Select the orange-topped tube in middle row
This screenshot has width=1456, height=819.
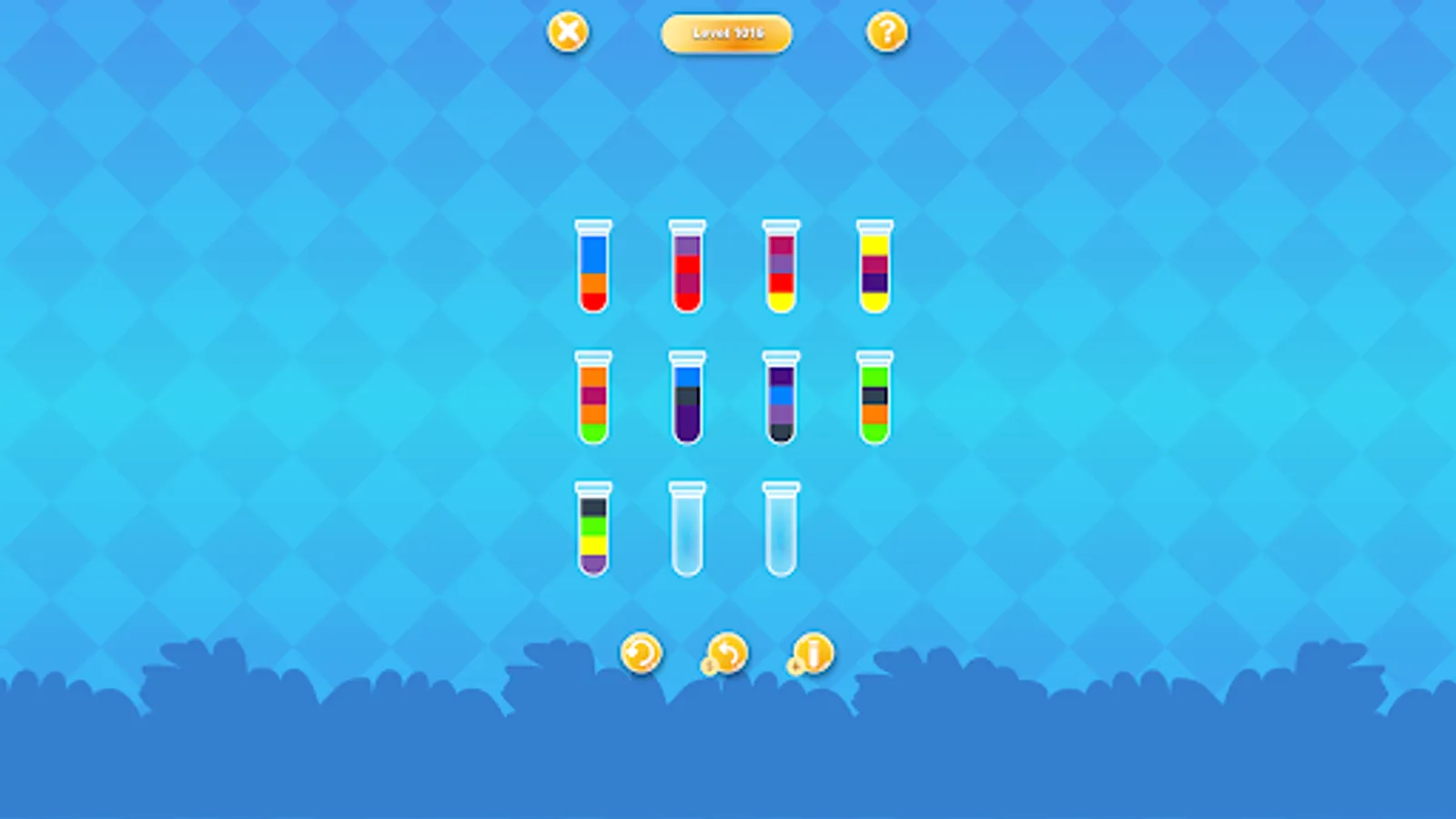(x=593, y=400)
